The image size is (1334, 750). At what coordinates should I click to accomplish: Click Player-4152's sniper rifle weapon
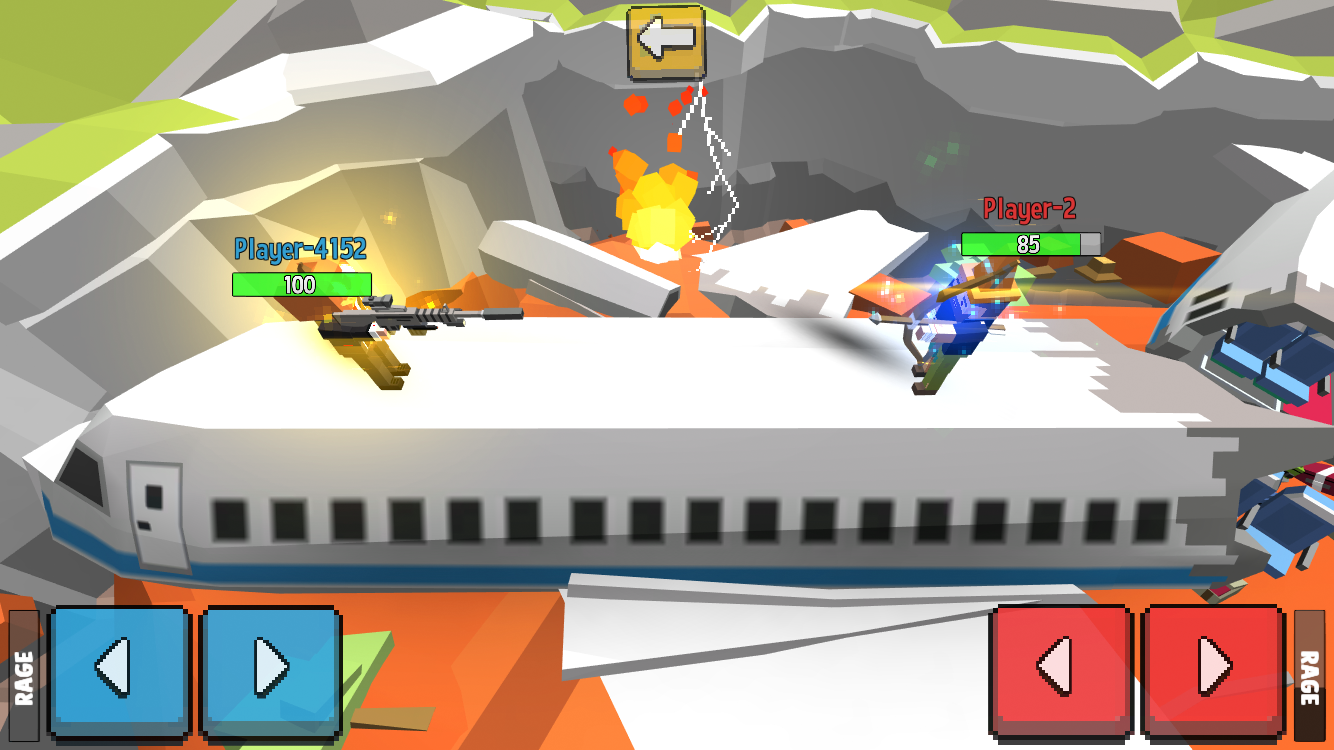pyautogui.click(x=420, y=319)
